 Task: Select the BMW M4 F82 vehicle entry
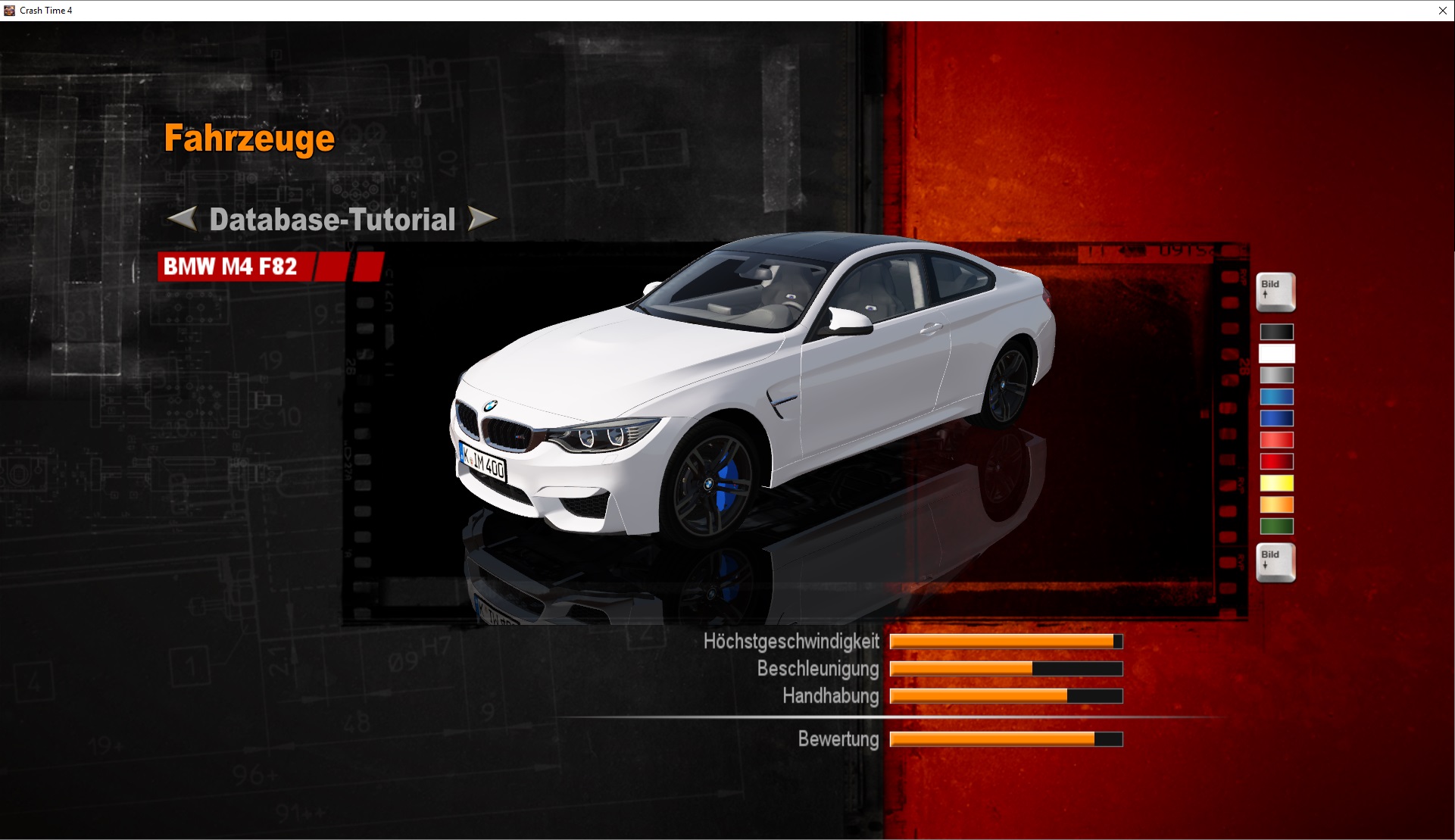[x=231, y=267]
